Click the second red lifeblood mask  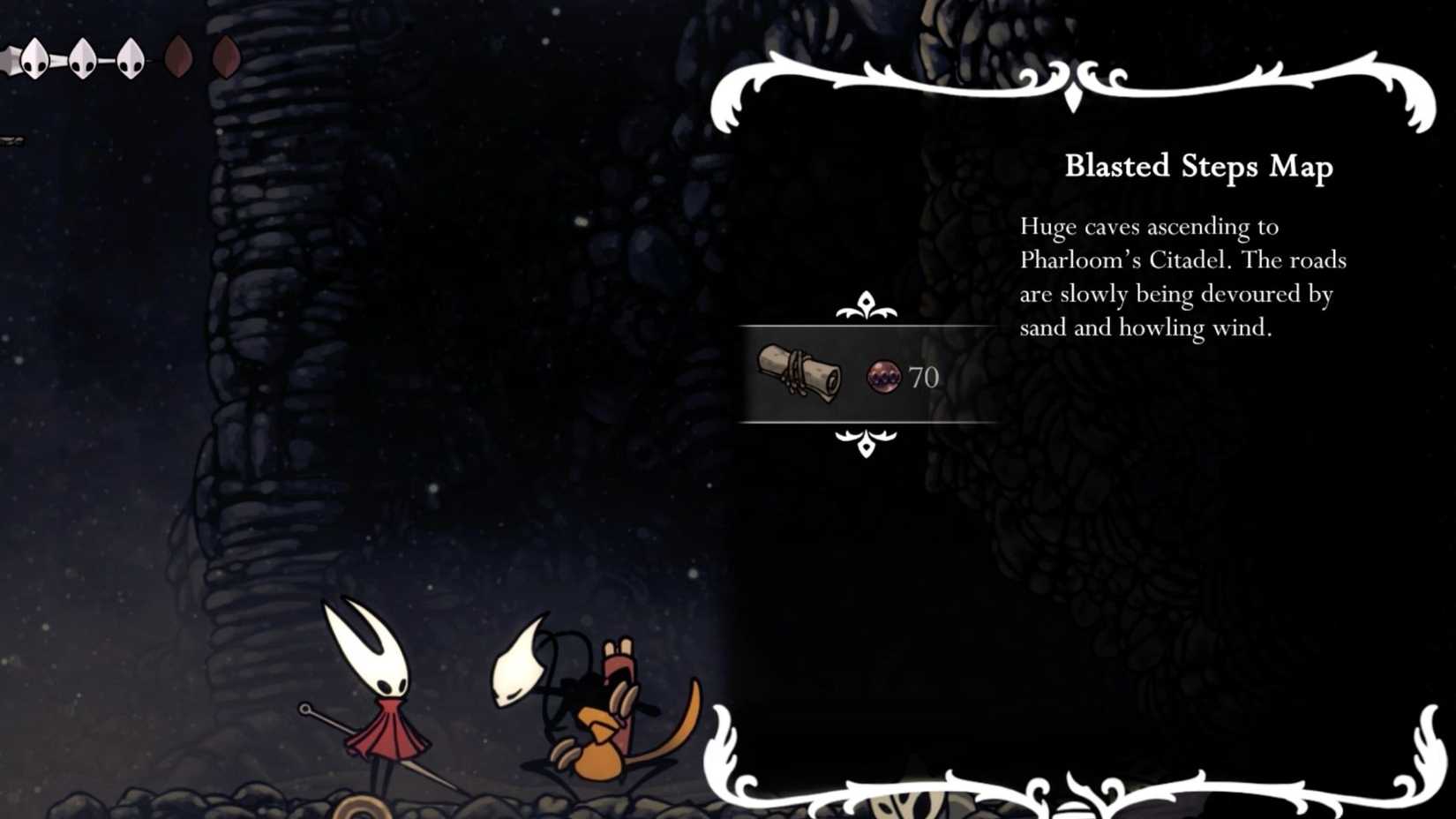(x=226, y=56)
